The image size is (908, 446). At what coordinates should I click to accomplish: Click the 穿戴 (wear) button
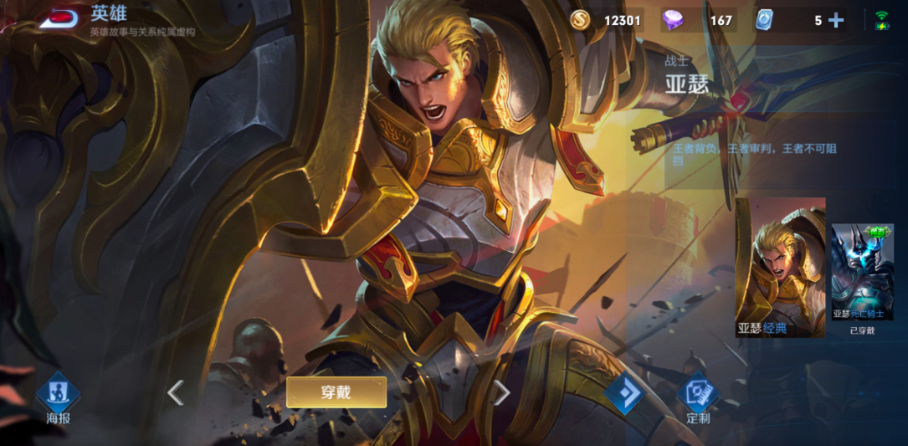point(336,392)
